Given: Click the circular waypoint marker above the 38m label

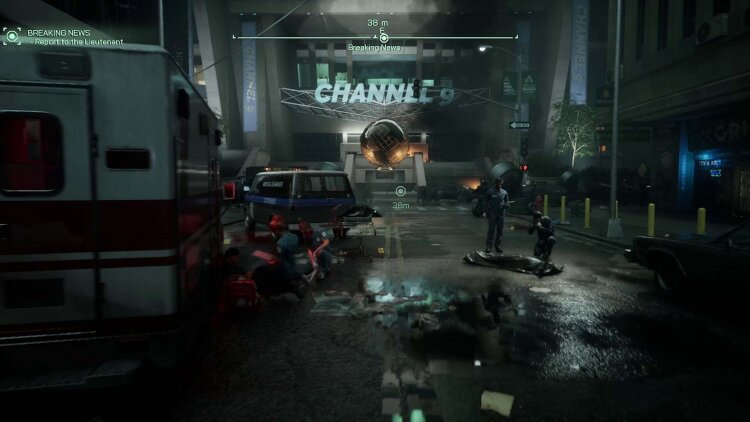Looking at the screenshot, I should pyautogui.click(x=400, y=190).
